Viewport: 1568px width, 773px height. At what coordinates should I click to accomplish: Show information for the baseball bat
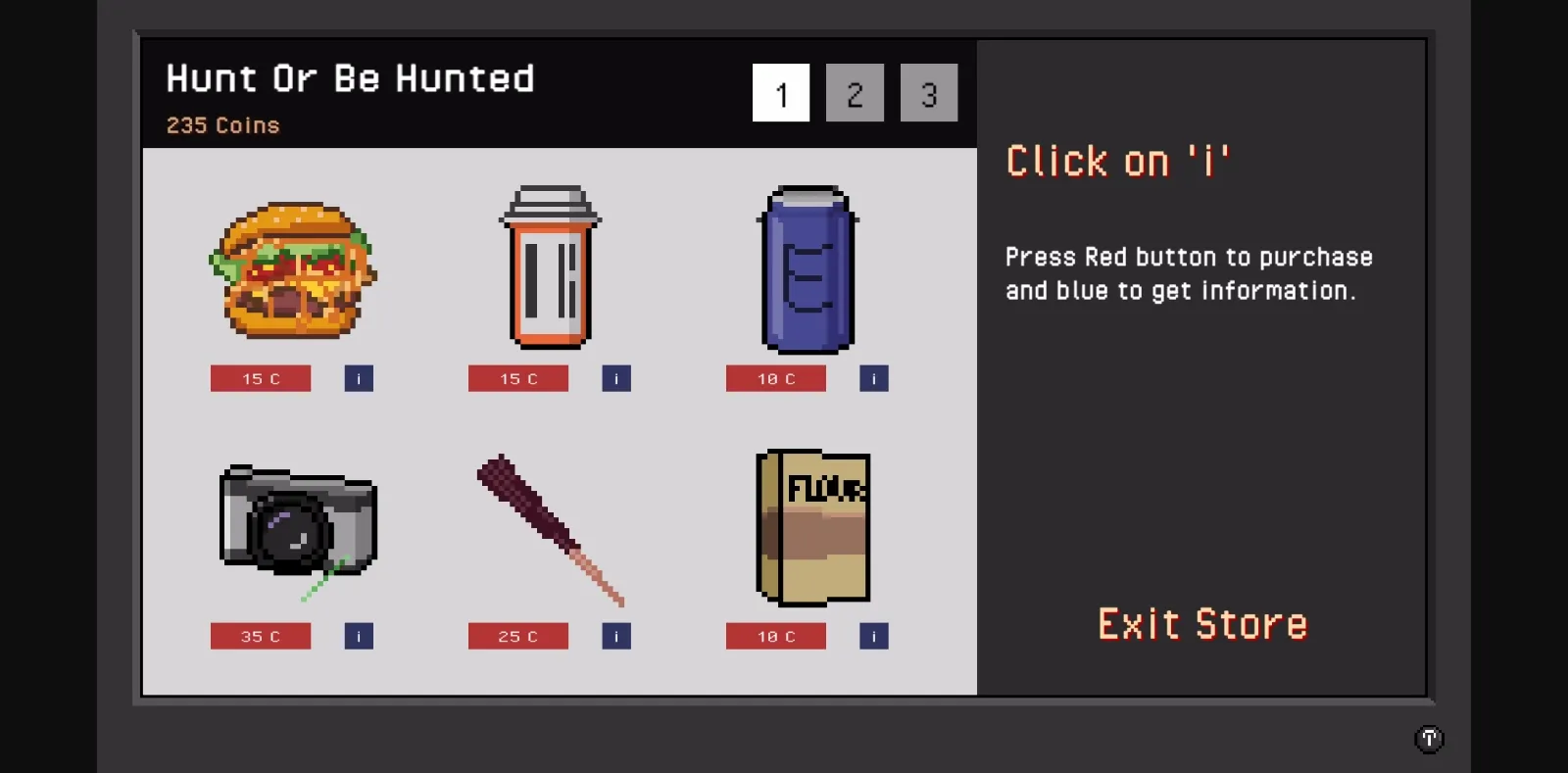(615, 635)
